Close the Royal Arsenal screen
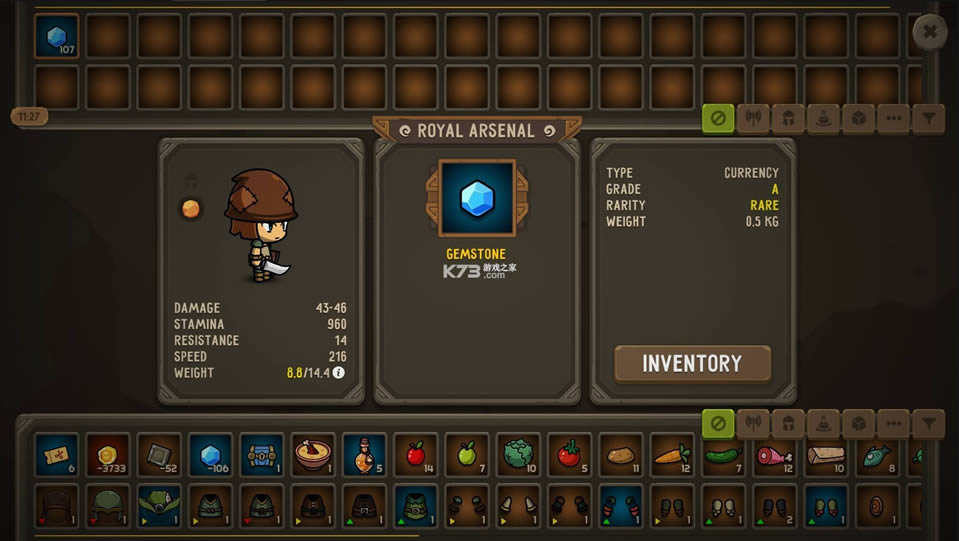The image size is (959, 541). 929,32
